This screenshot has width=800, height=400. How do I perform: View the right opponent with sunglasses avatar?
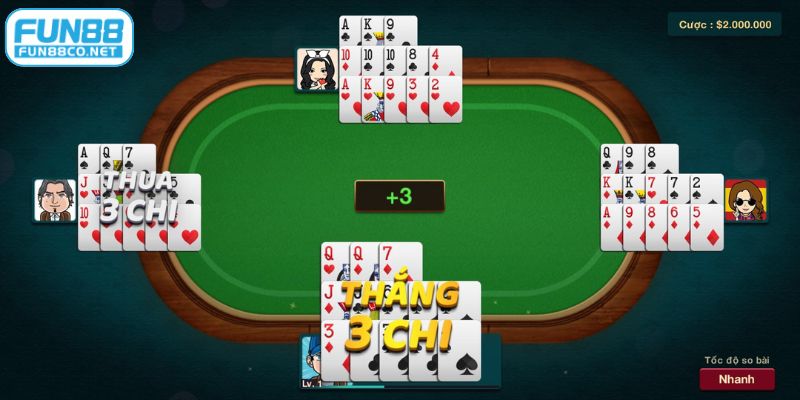tap(744, 201)
